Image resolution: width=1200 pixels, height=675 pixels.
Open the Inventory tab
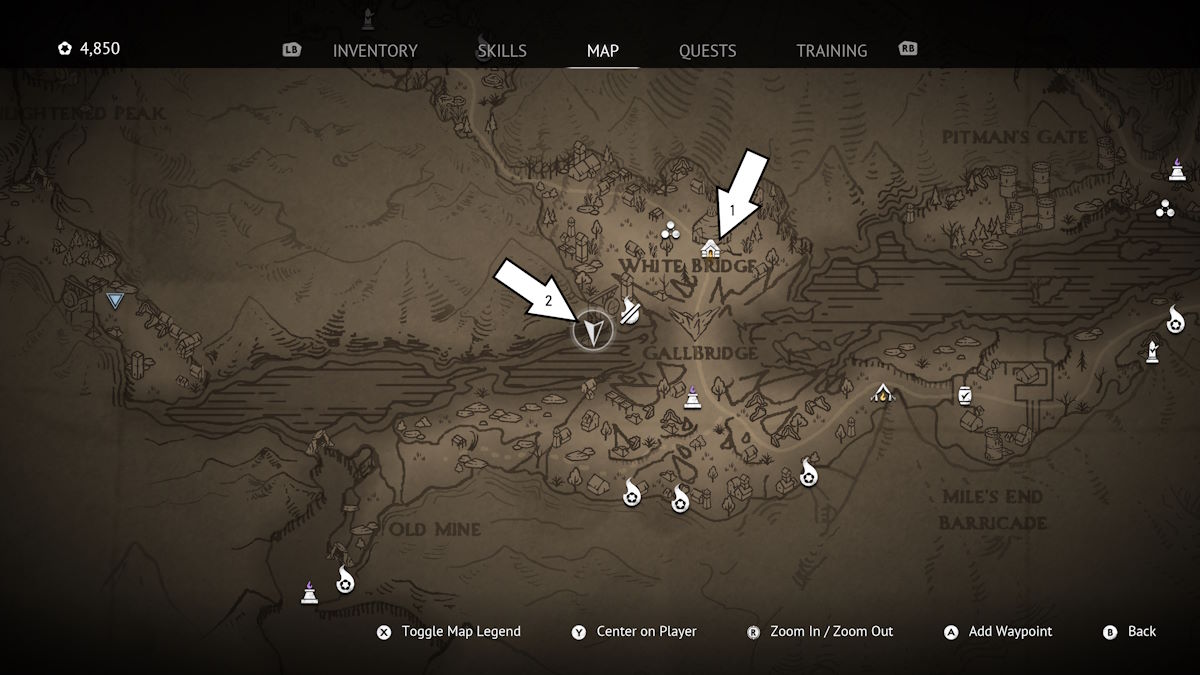pos(375,50)
